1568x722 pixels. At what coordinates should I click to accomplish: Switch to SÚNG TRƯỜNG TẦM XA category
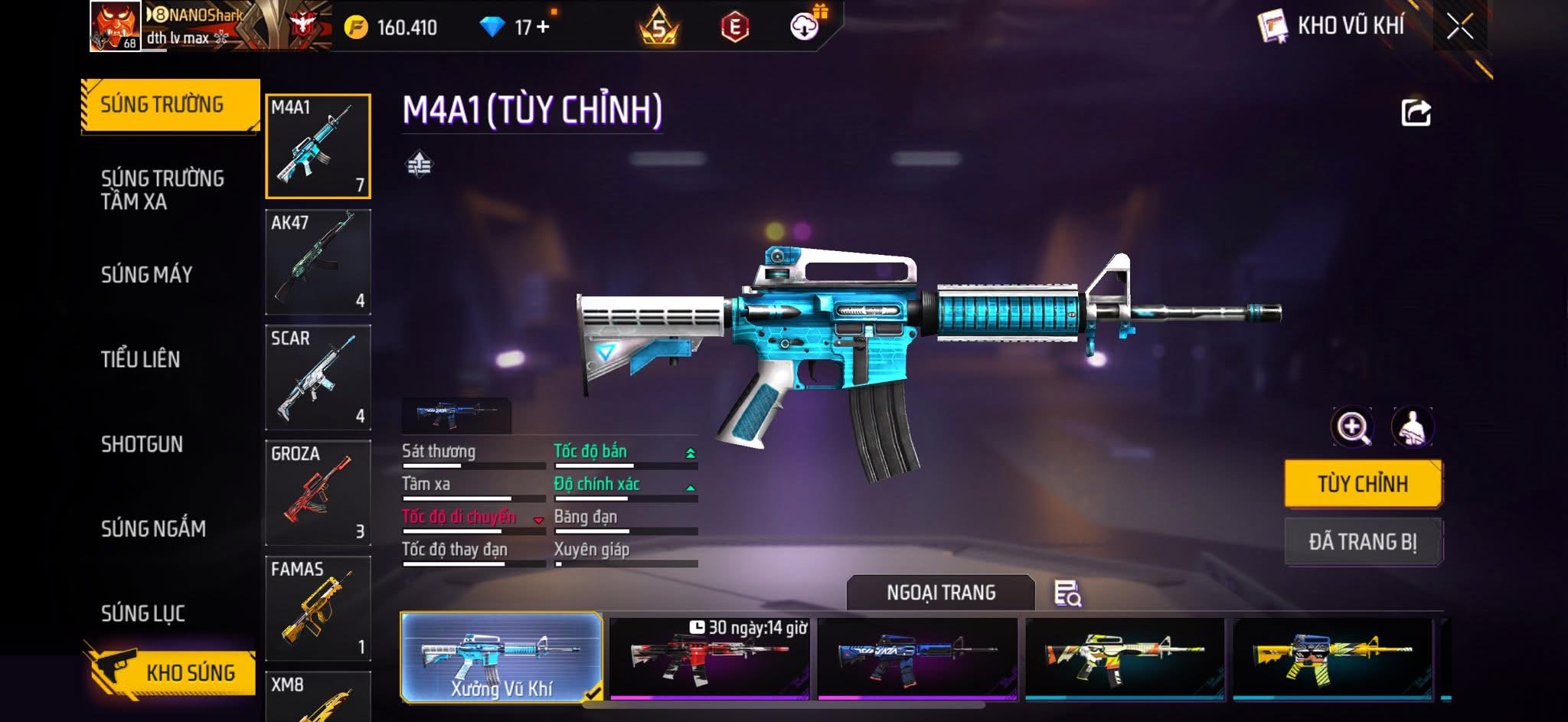point(162,190)
